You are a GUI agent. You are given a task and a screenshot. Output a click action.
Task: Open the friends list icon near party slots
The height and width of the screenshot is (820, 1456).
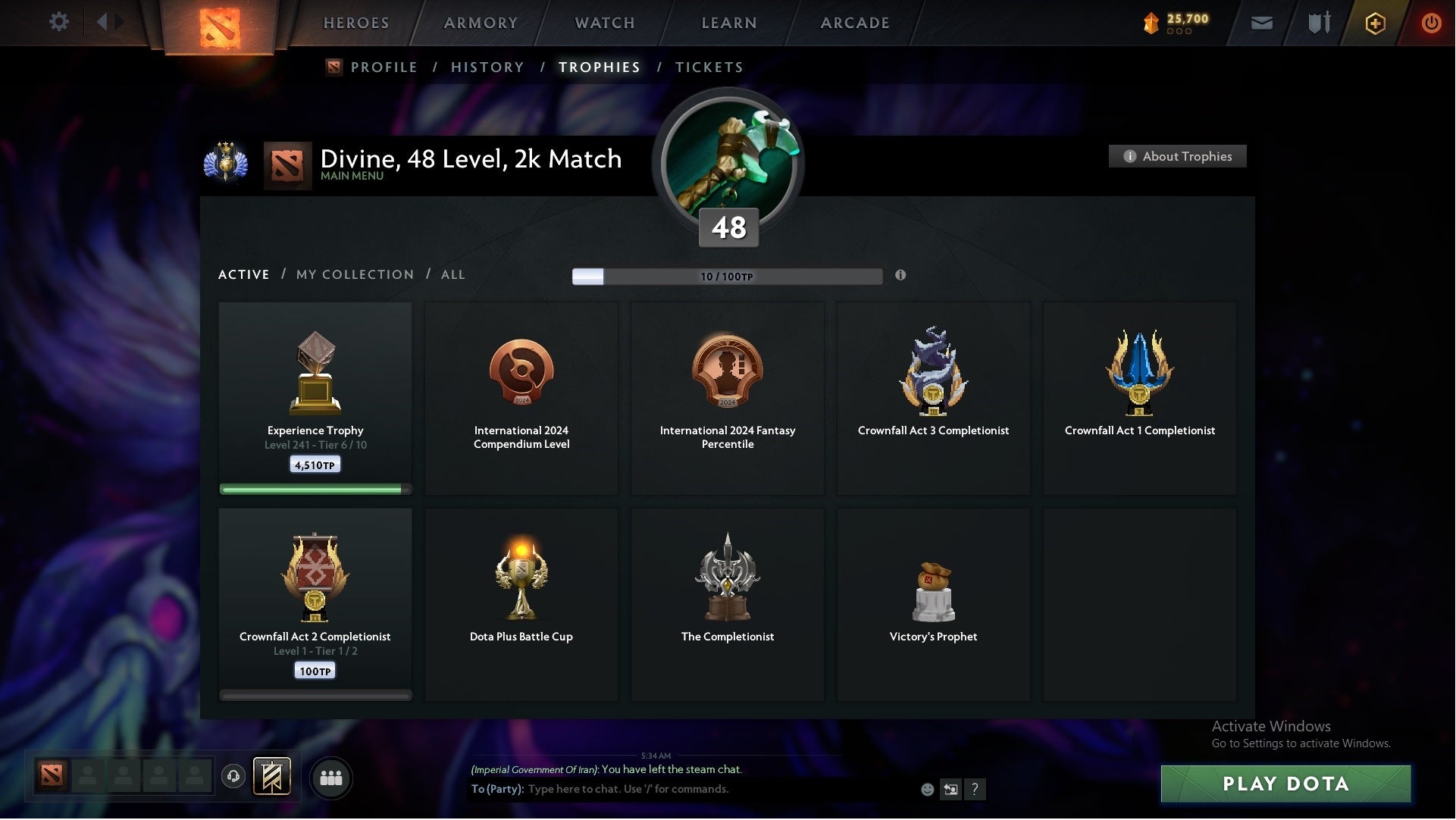point(330,778)
